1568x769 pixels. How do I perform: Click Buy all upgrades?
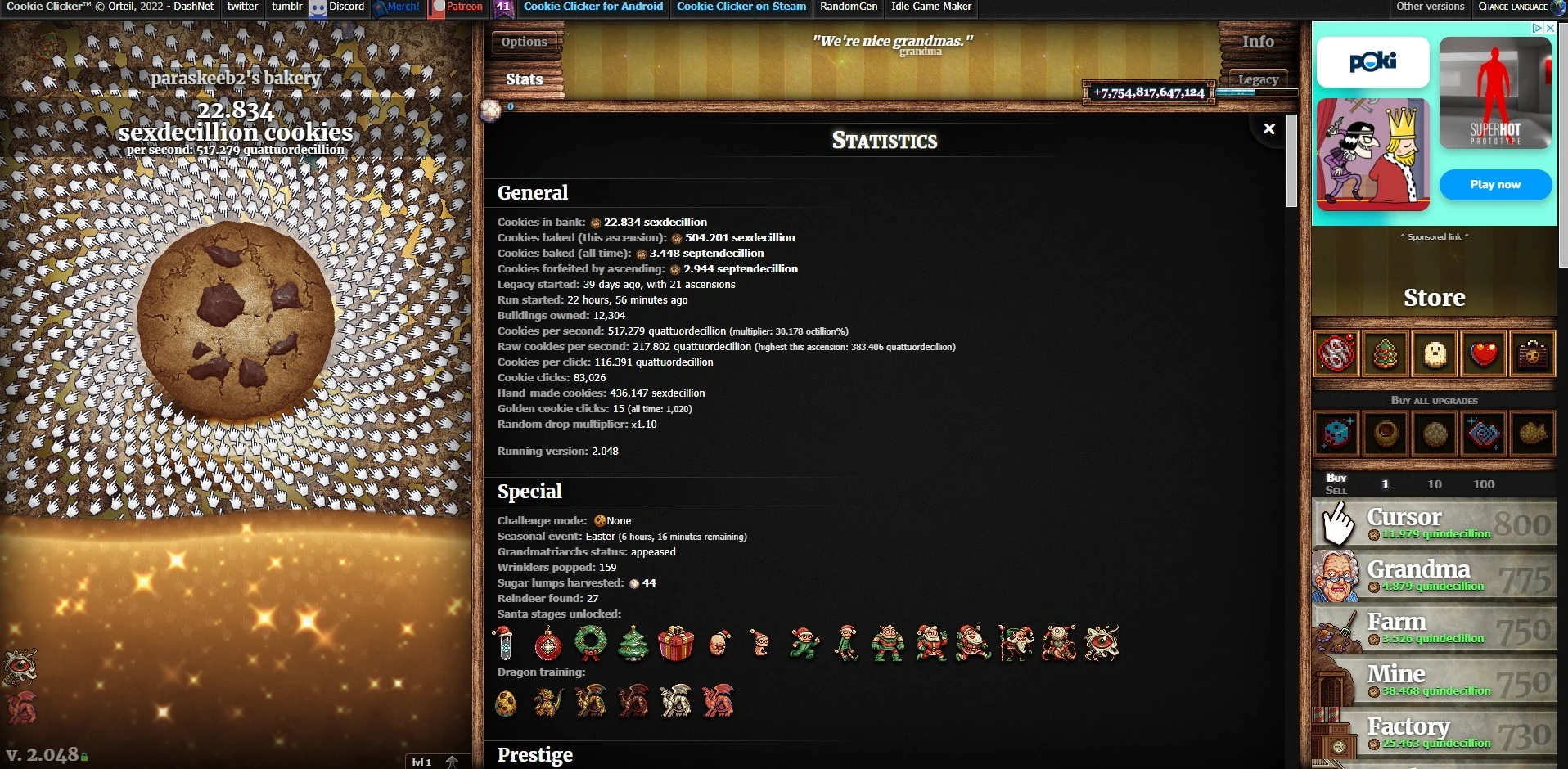click(1434, 401)
